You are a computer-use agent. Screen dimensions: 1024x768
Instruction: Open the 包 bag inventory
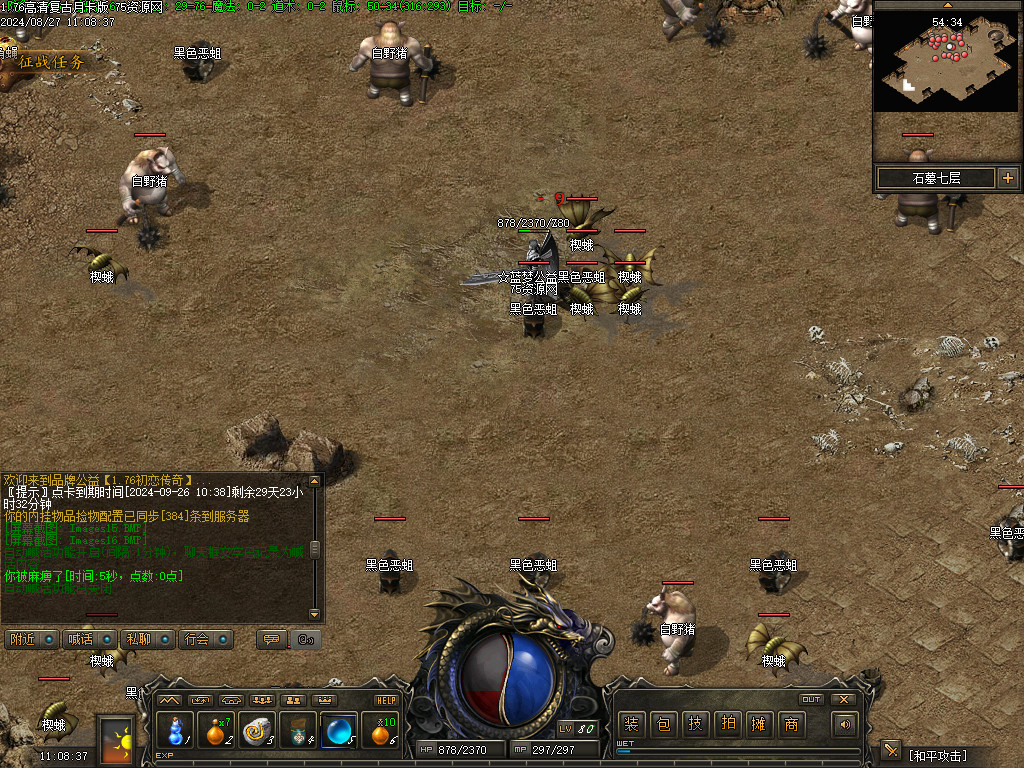(x=663, y=725)
